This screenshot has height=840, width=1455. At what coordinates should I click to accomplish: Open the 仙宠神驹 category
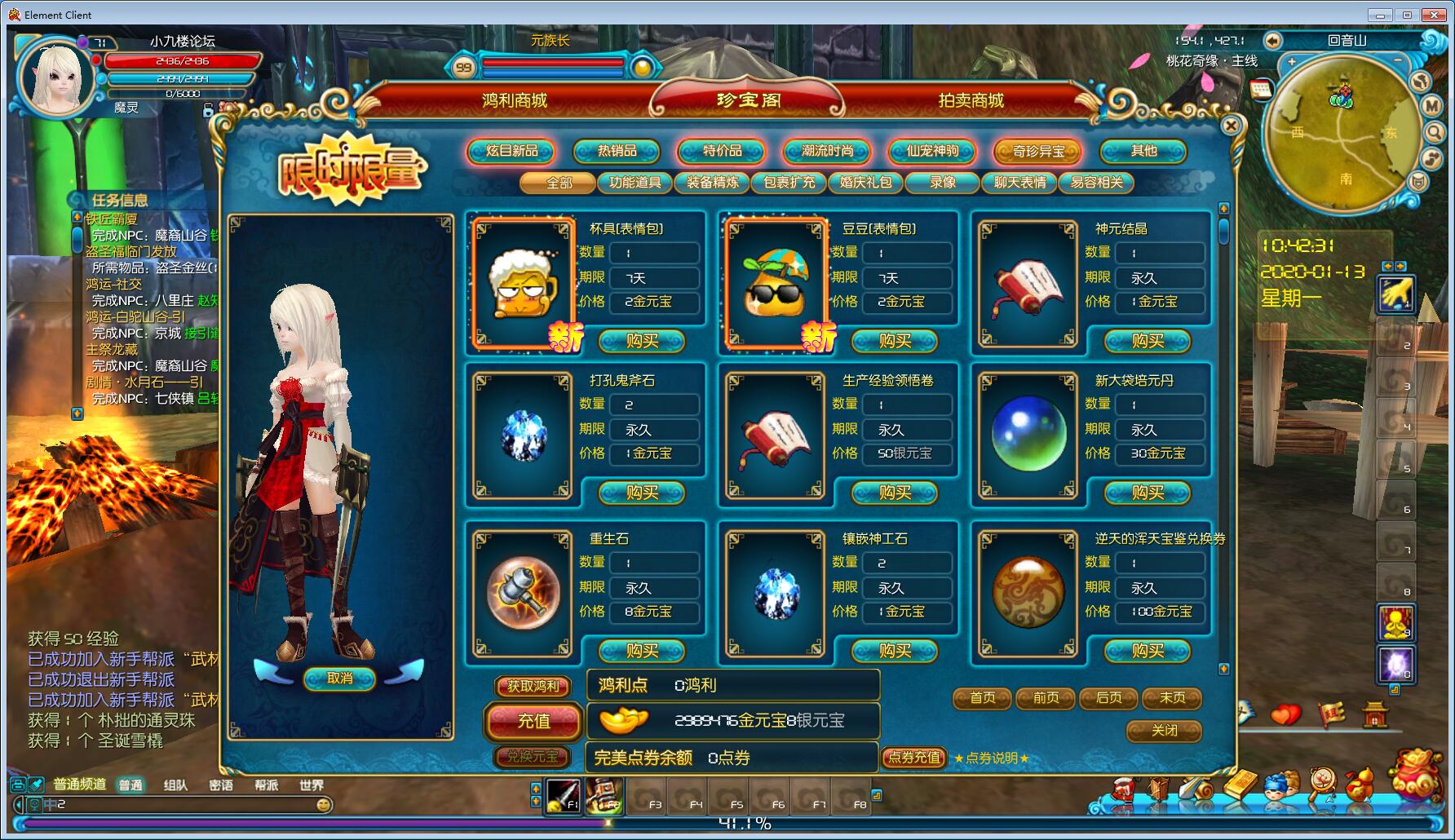pos(932,151)
